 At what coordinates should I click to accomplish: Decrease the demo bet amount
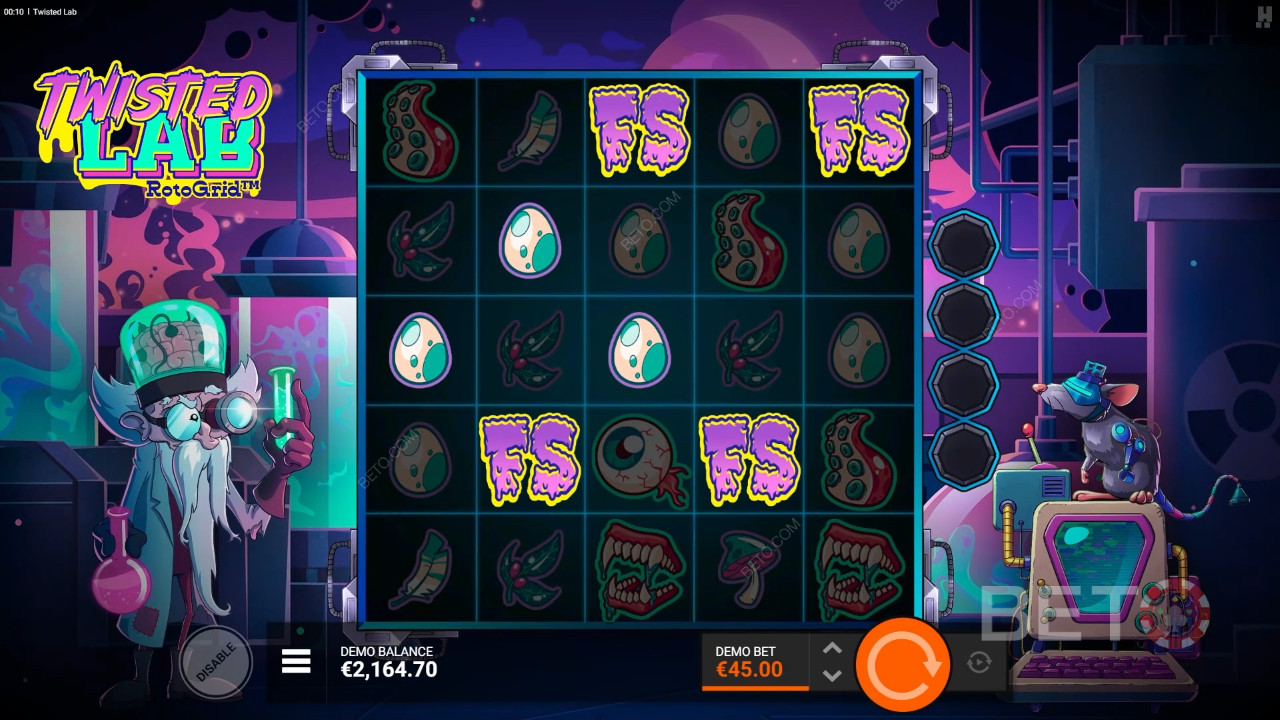[x=832, y=676]
